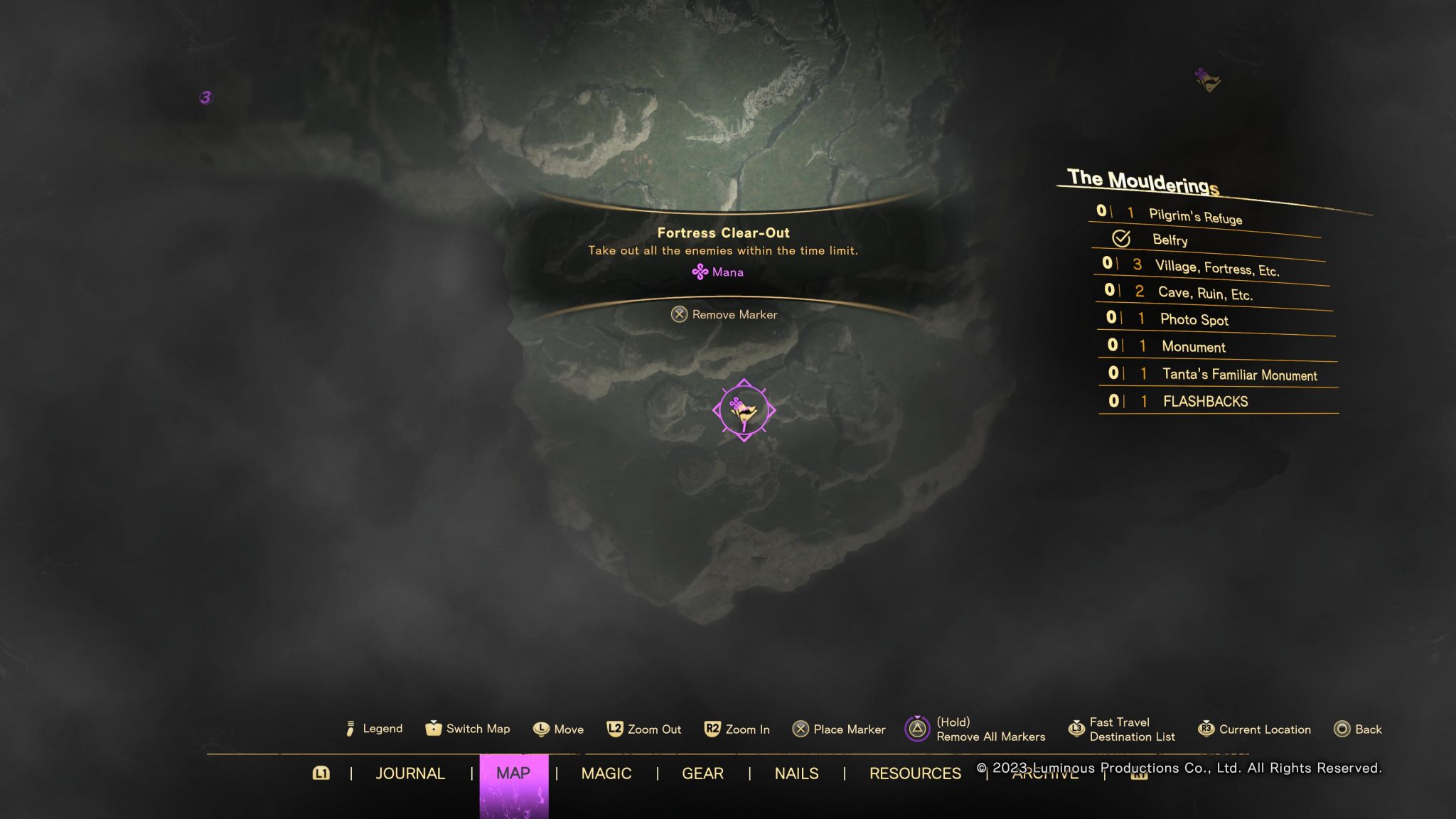Open the map Legend
Image resolution: width=1456 pixels, height=819 pixels.
[x=374, y=729]
